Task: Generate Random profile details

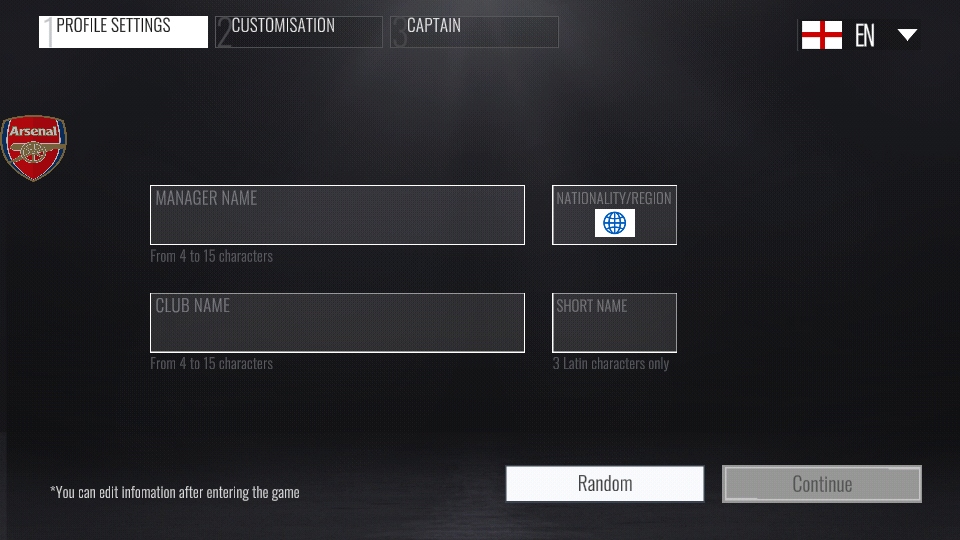Action: (x=605, y=484)
